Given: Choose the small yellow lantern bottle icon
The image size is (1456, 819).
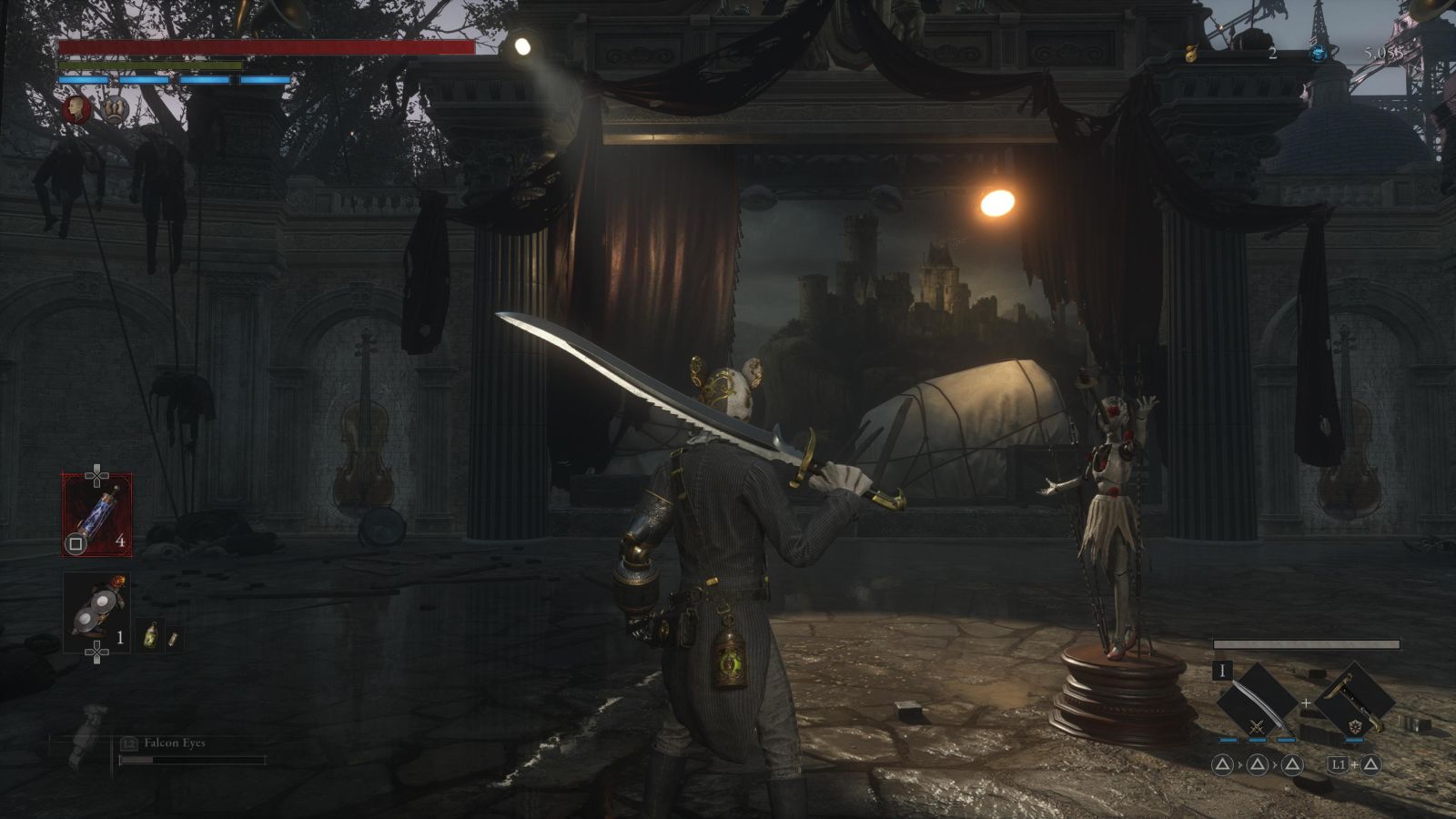Looking at the screenshot, I should (150, 635).
